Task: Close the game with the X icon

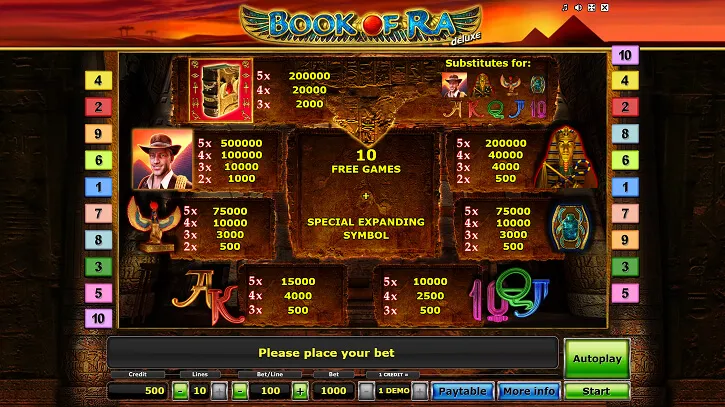Action: pyautogui.click(x=604, y=7)
